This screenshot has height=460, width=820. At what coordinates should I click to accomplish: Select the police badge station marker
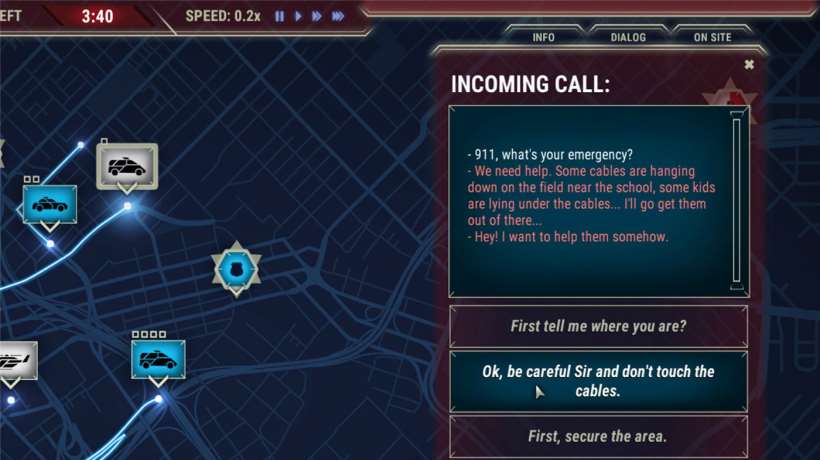coord(236,268)
